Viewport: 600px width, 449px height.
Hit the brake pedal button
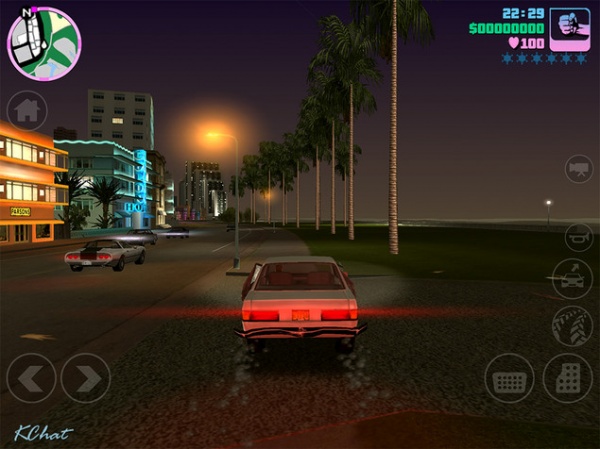point(509,378)
